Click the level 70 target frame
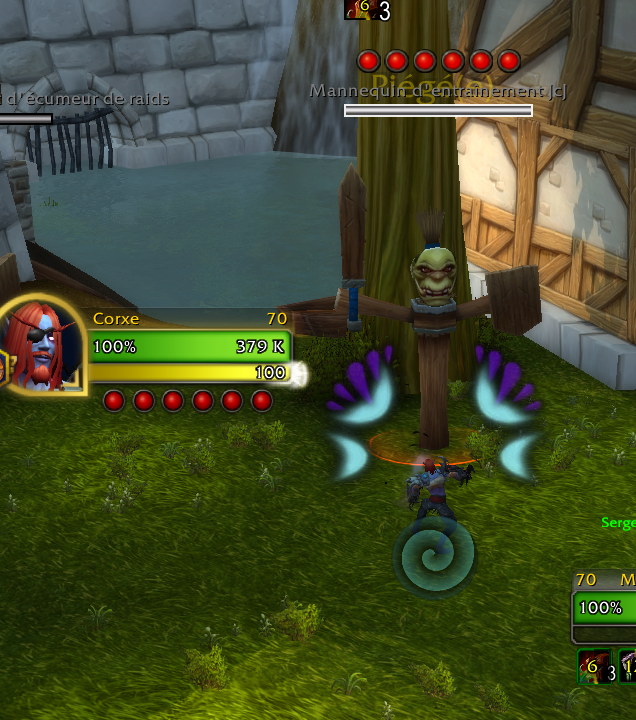Screen dimensions: 636x720 click(x=604, y=606)
